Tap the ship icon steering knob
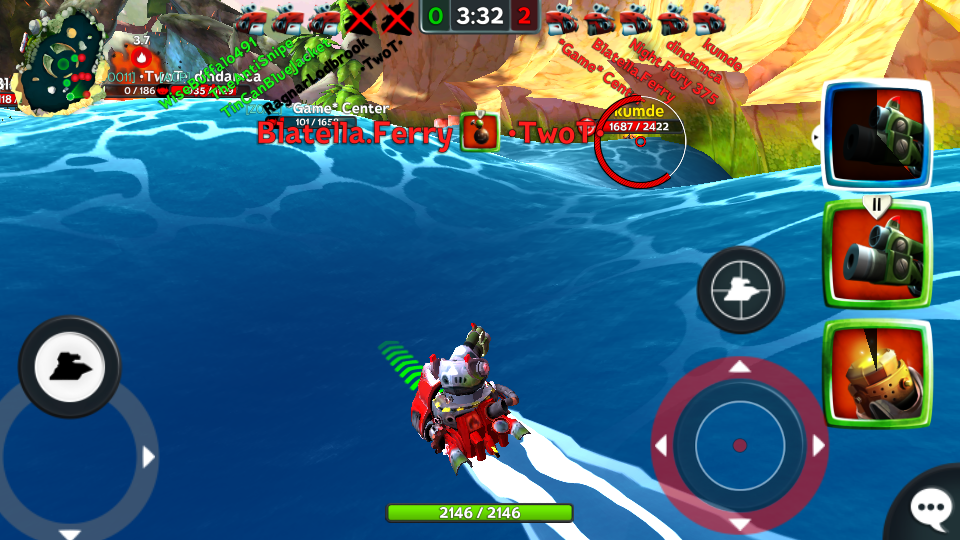Viewport: 960px width, 540px height. click(69, 367)
